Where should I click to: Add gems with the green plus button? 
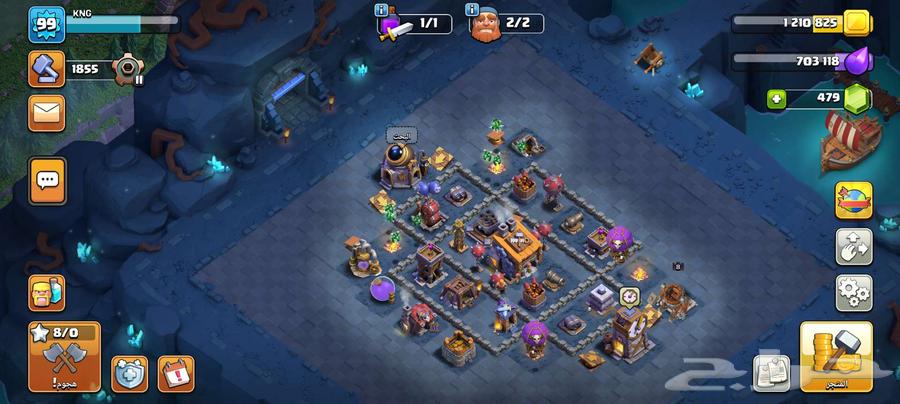click(x=777, y=98)
